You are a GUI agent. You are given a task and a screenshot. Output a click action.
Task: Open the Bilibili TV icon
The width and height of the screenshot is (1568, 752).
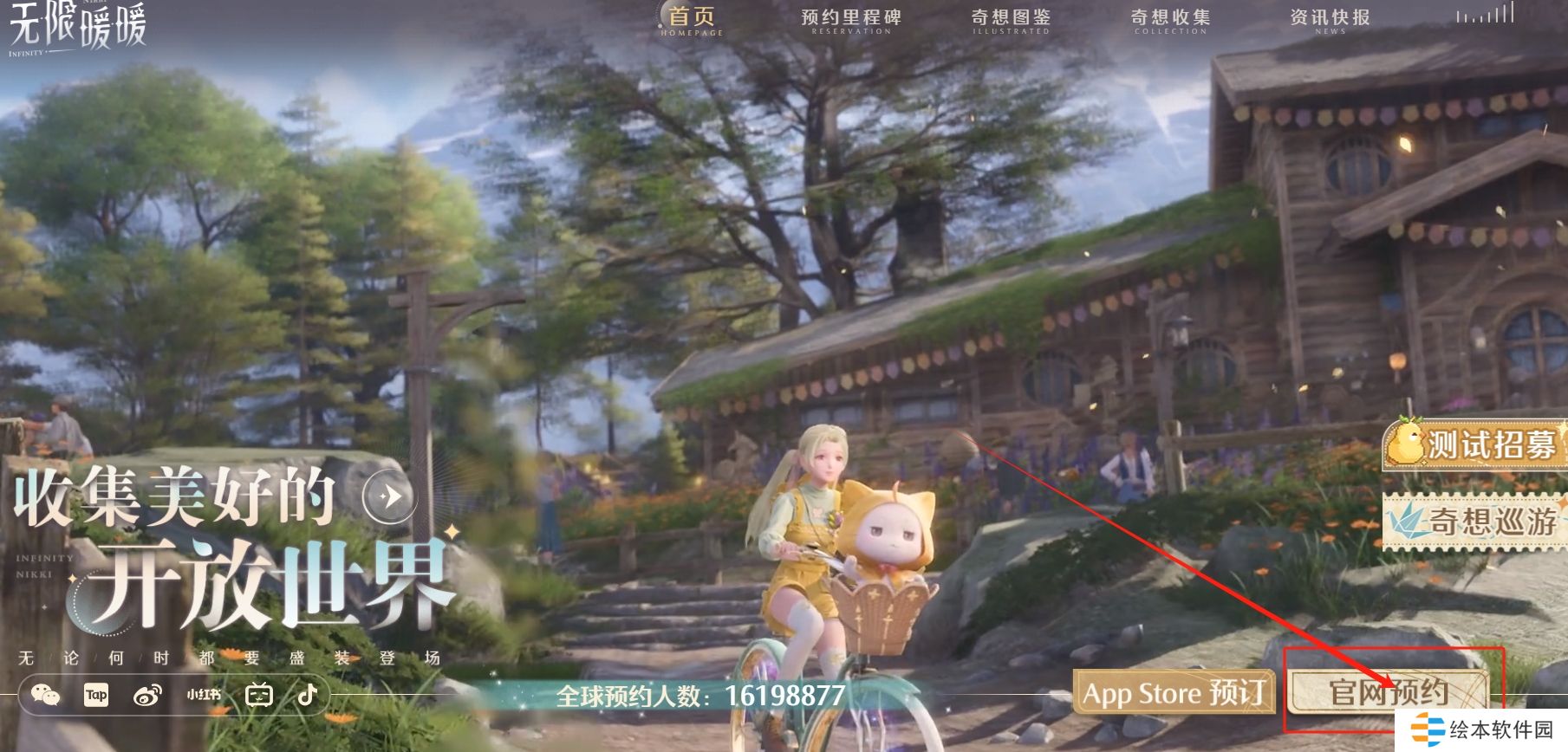[x=259, y=695]
